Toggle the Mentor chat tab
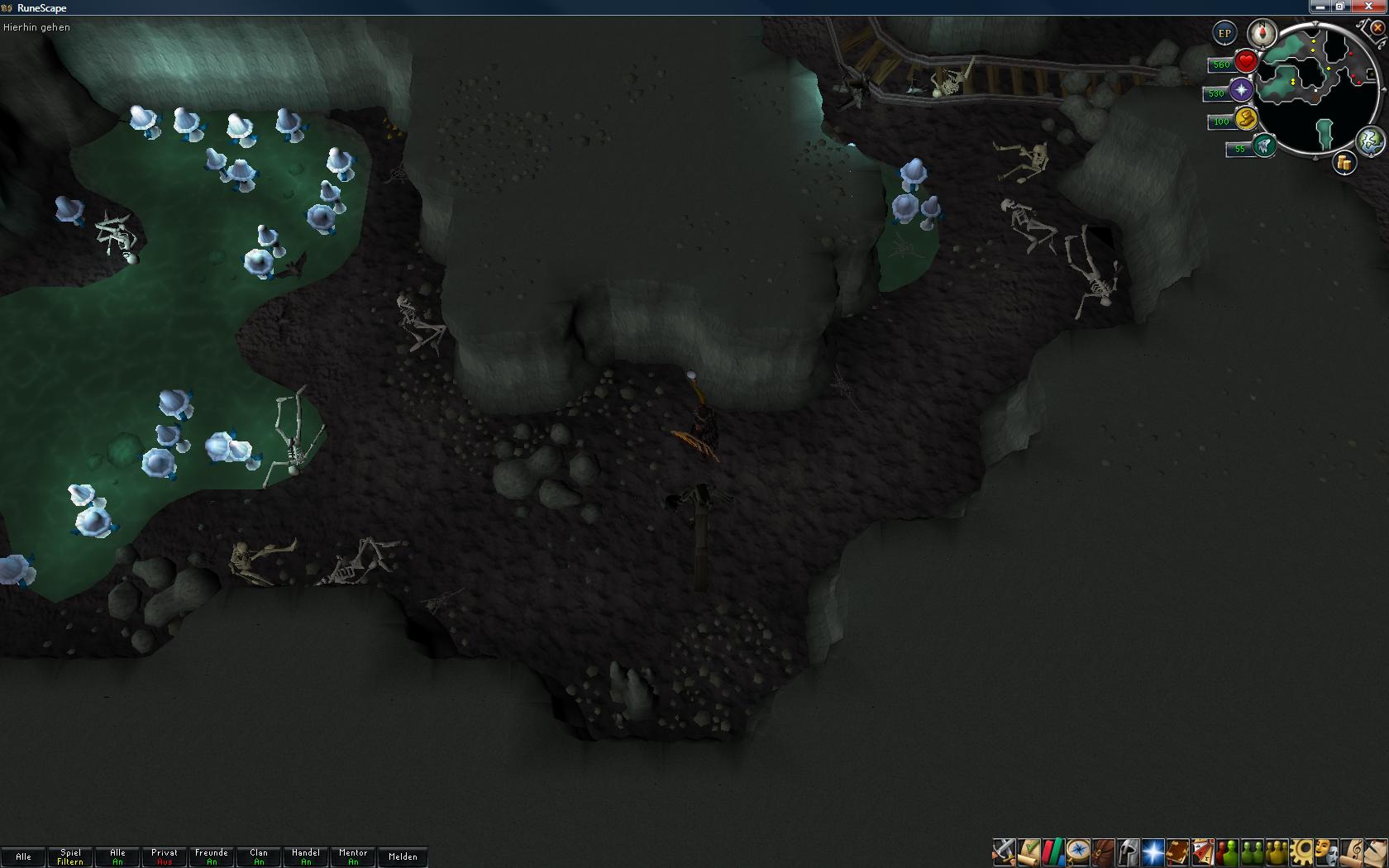 point(353,856)
